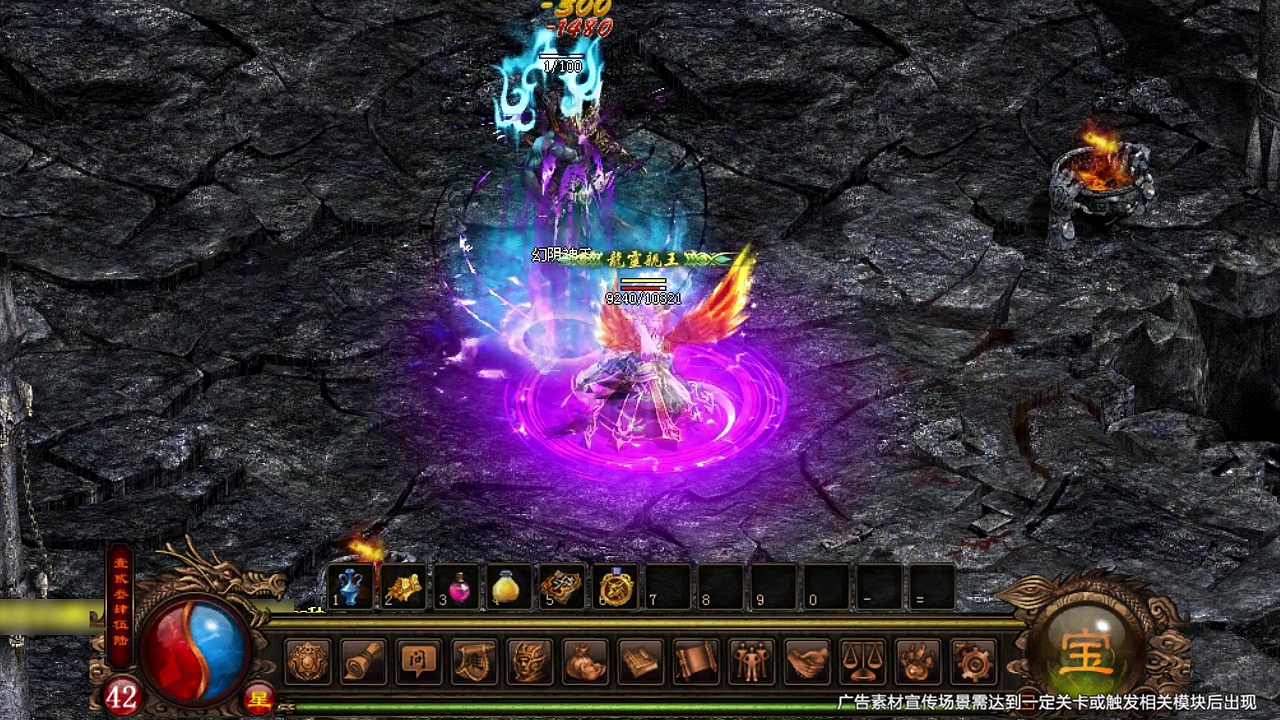Open the armored helmet character button

(530, 661)
